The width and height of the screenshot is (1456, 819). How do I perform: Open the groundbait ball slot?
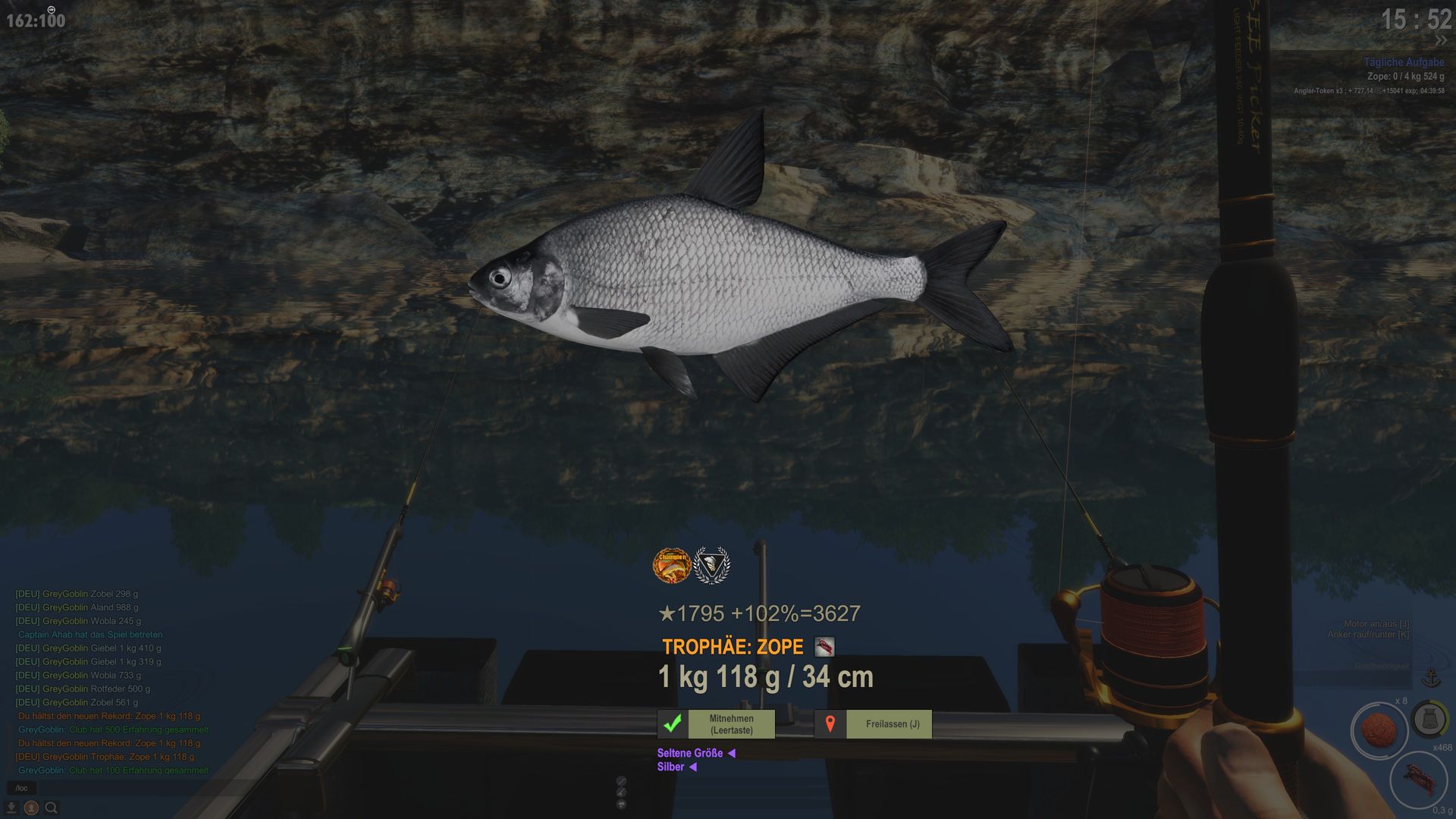[1379, 730]
